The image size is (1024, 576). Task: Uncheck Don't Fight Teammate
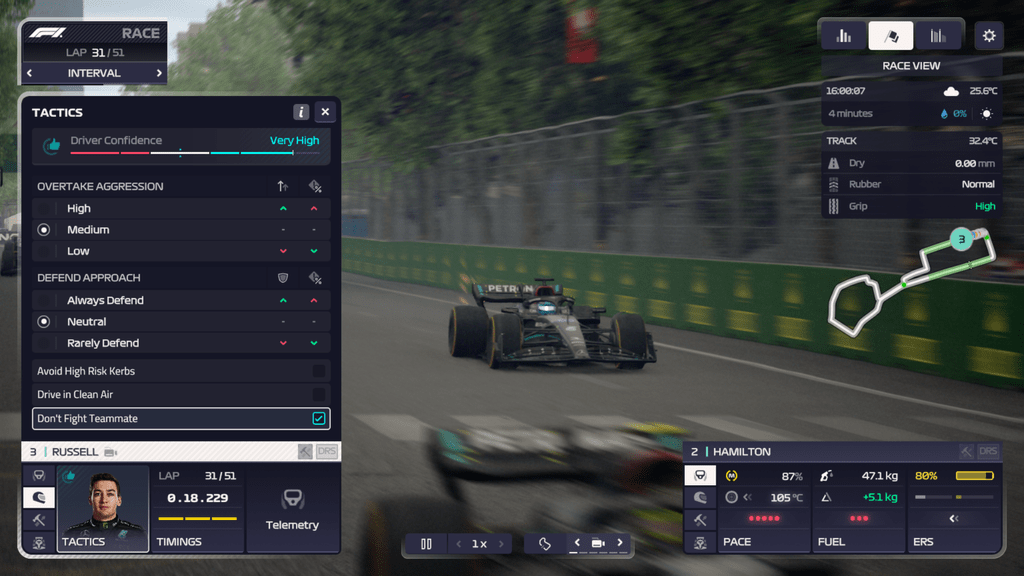(x=318, y=419)
